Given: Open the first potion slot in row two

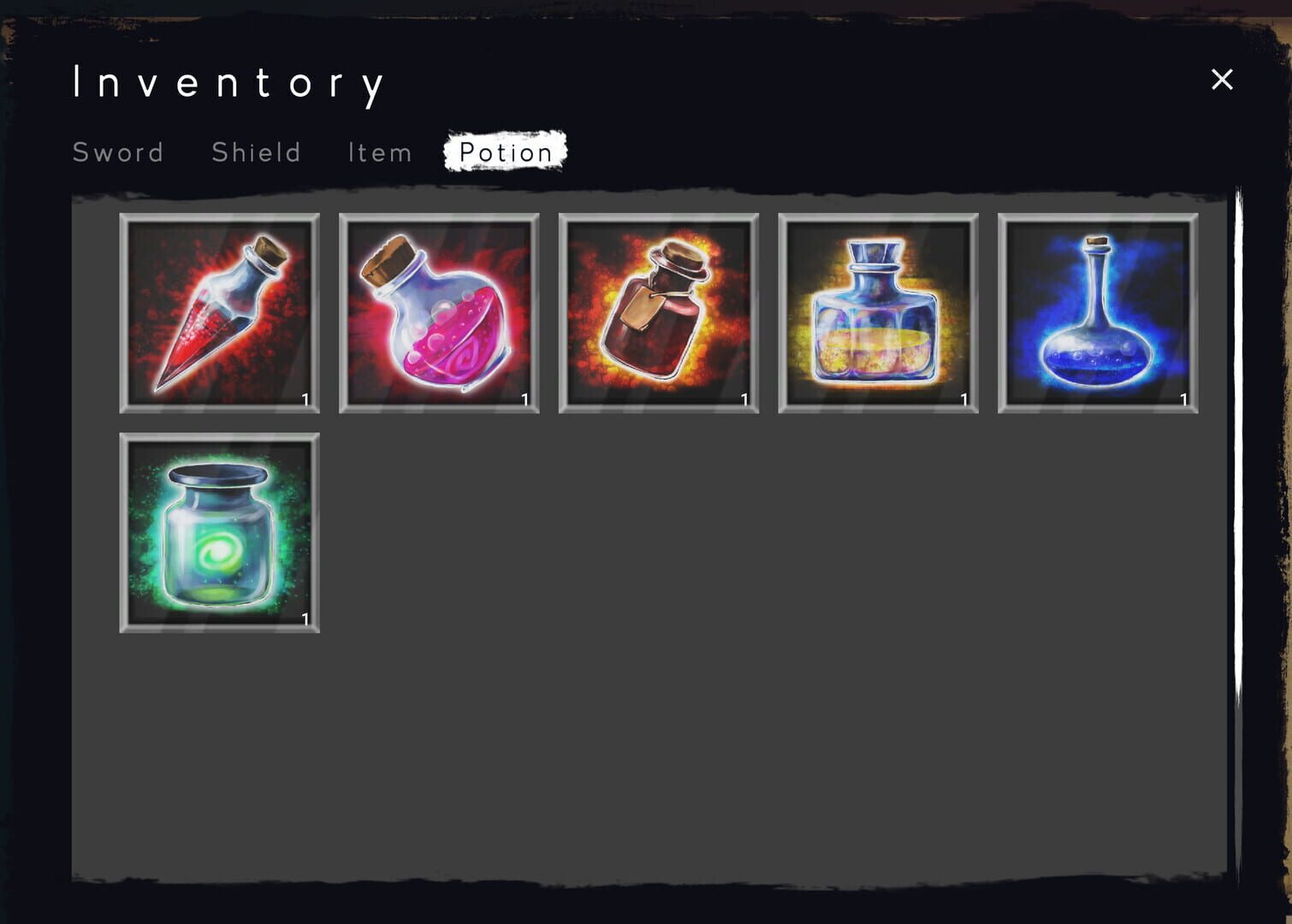Looking at the screenshot, I should [220, 532].
